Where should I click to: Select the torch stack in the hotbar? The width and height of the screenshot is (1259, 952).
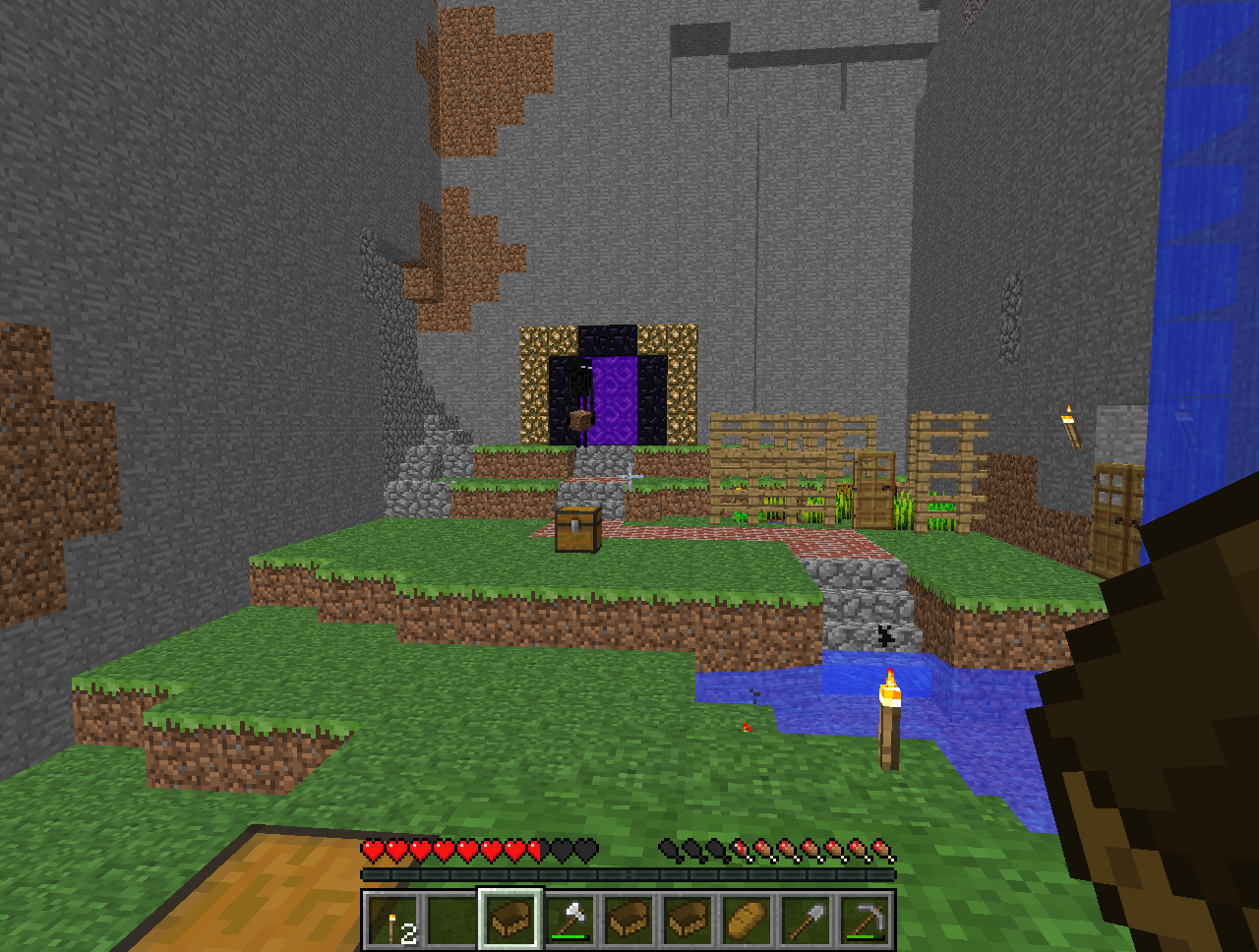tap(393, 921)
